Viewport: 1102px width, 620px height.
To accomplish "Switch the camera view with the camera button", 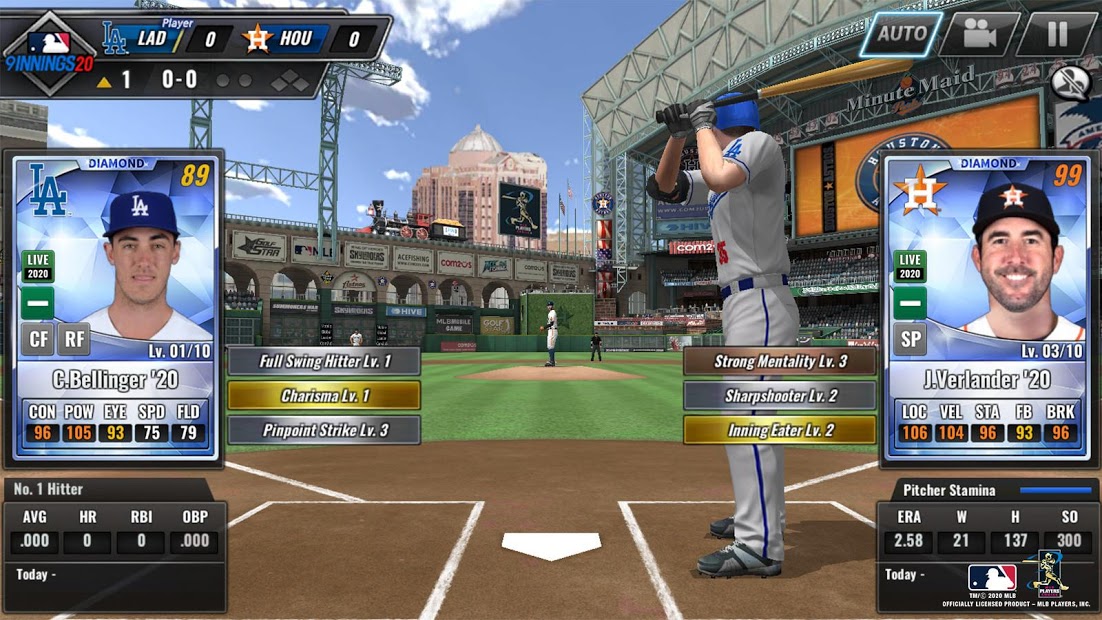I will pos(979,34).
